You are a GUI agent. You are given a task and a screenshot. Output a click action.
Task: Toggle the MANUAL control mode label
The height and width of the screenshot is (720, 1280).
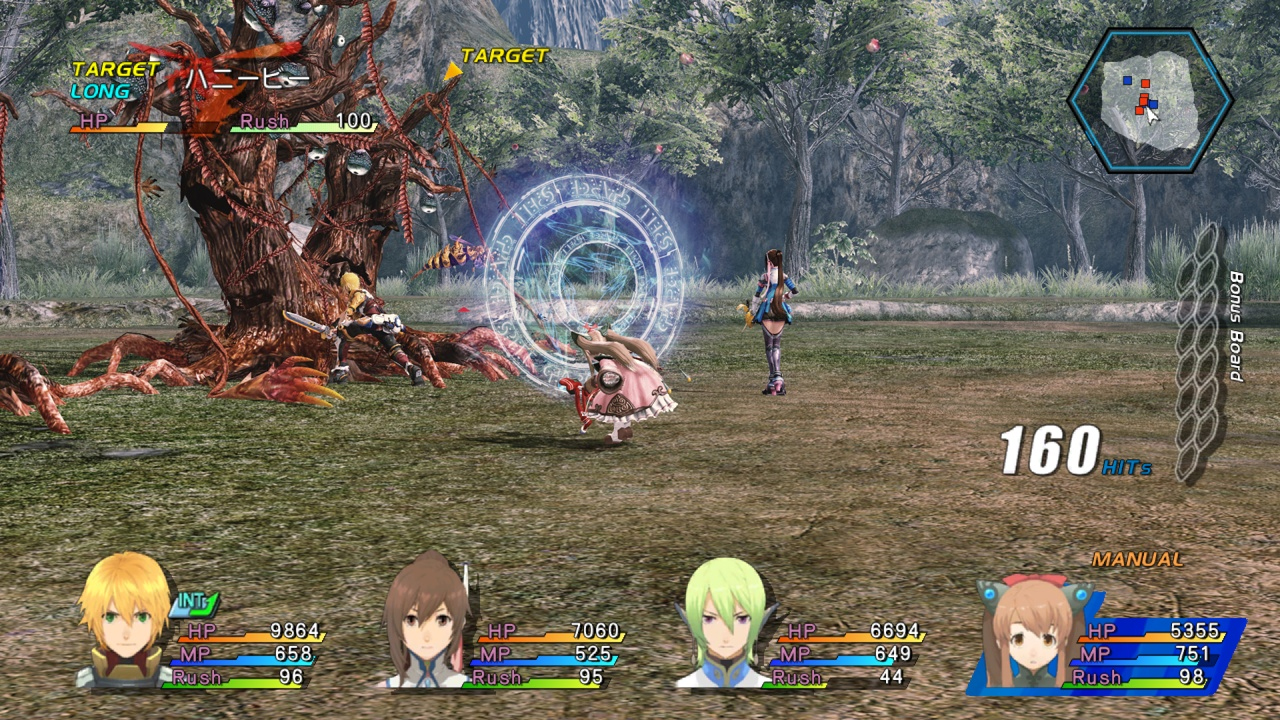1137,560
